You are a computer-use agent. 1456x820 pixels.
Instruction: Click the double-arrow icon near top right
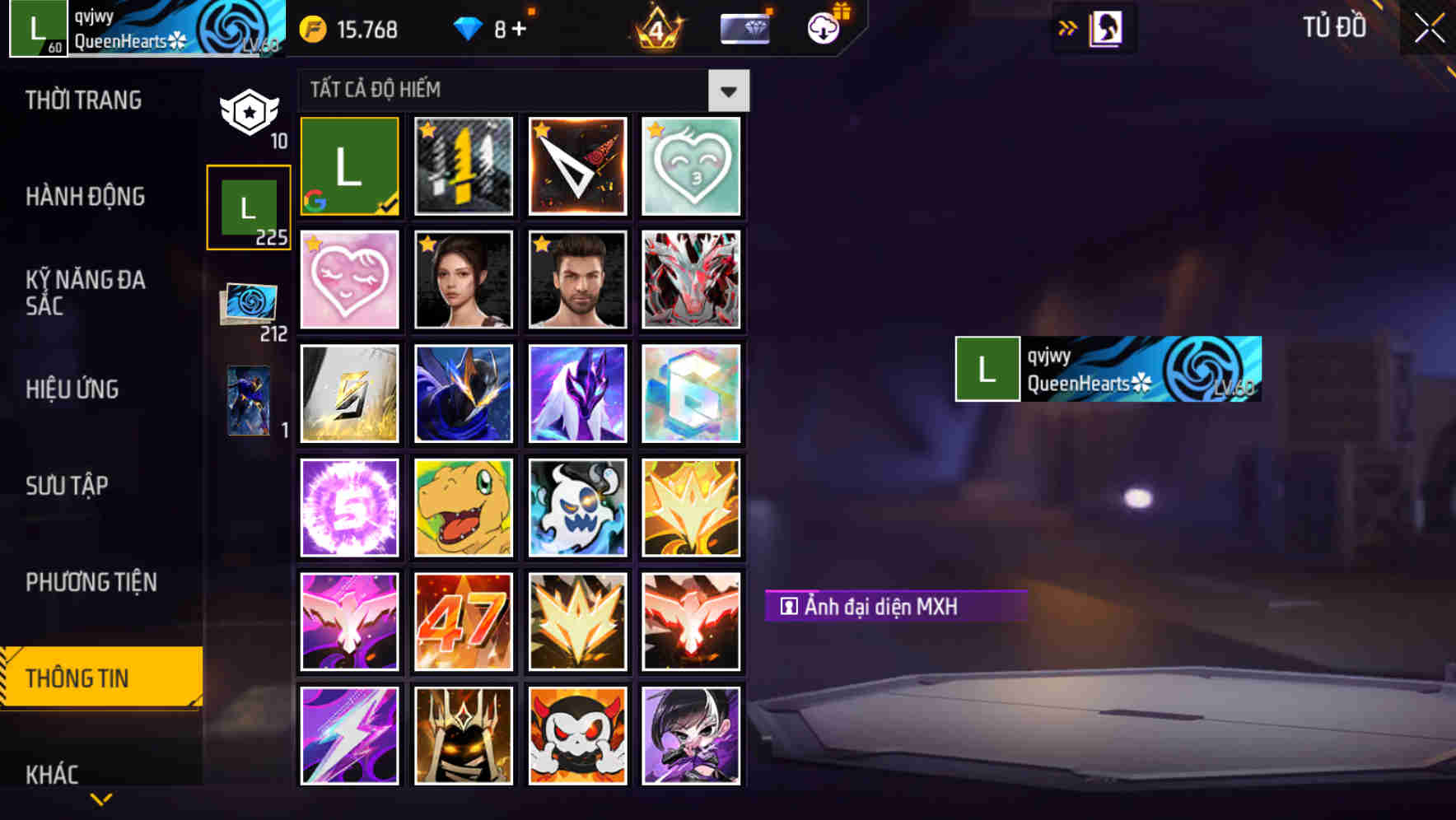point(1068,27)
